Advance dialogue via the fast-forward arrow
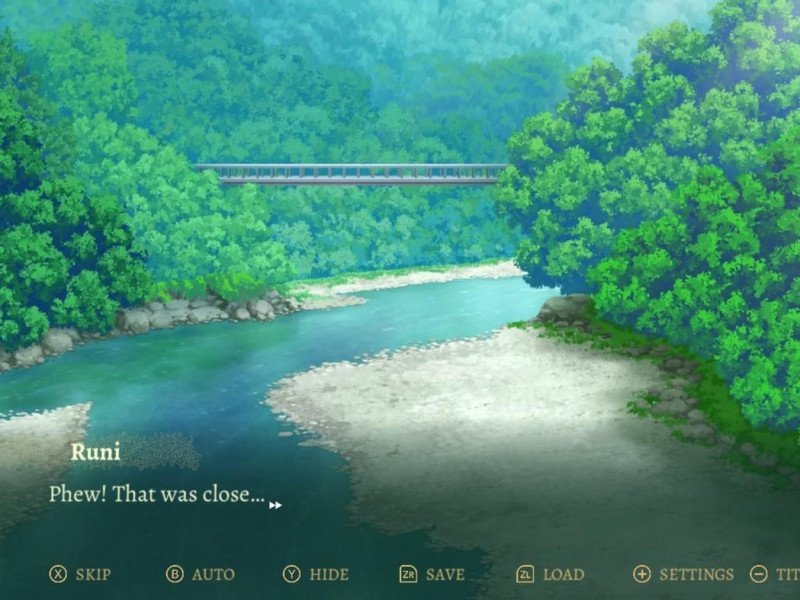 pos(275,505)
